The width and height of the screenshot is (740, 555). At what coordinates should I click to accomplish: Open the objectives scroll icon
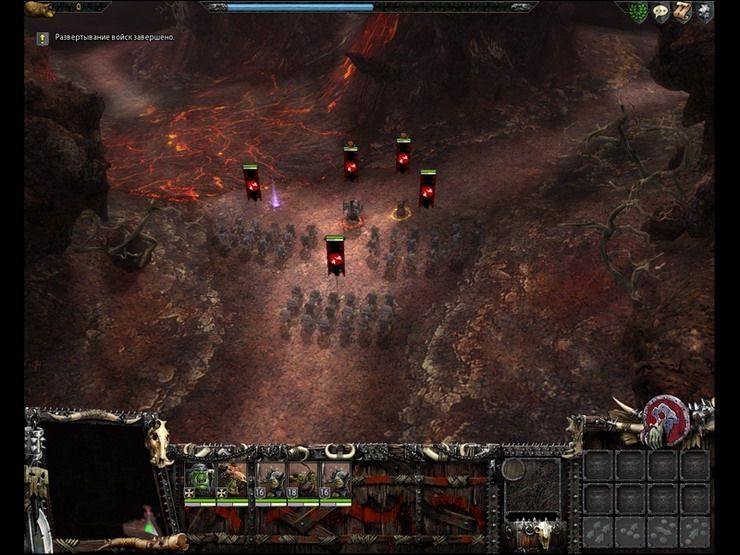[683, 12]
